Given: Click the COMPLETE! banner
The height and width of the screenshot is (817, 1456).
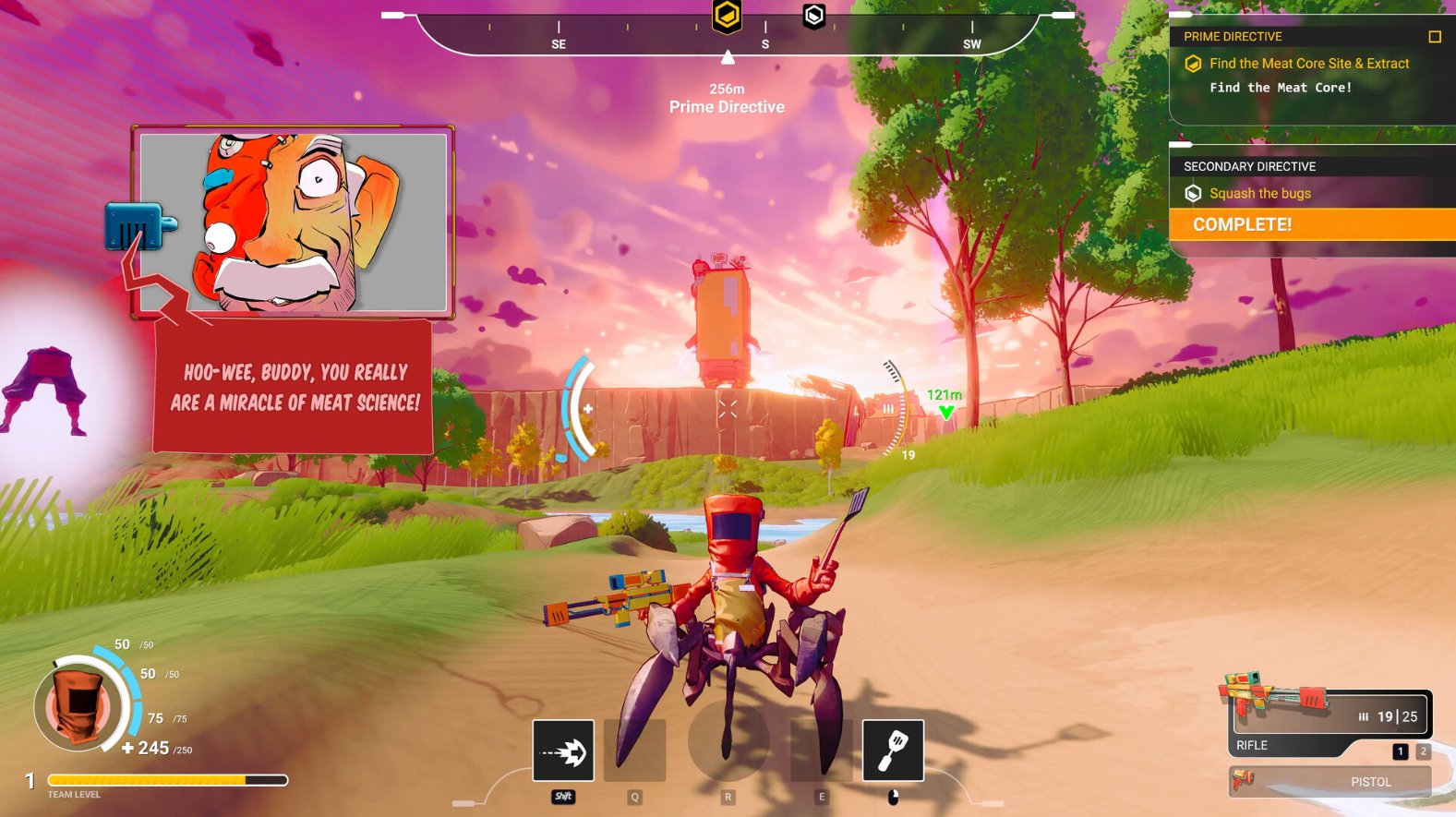Looking at the screenshot, I should pos(1312,224).
